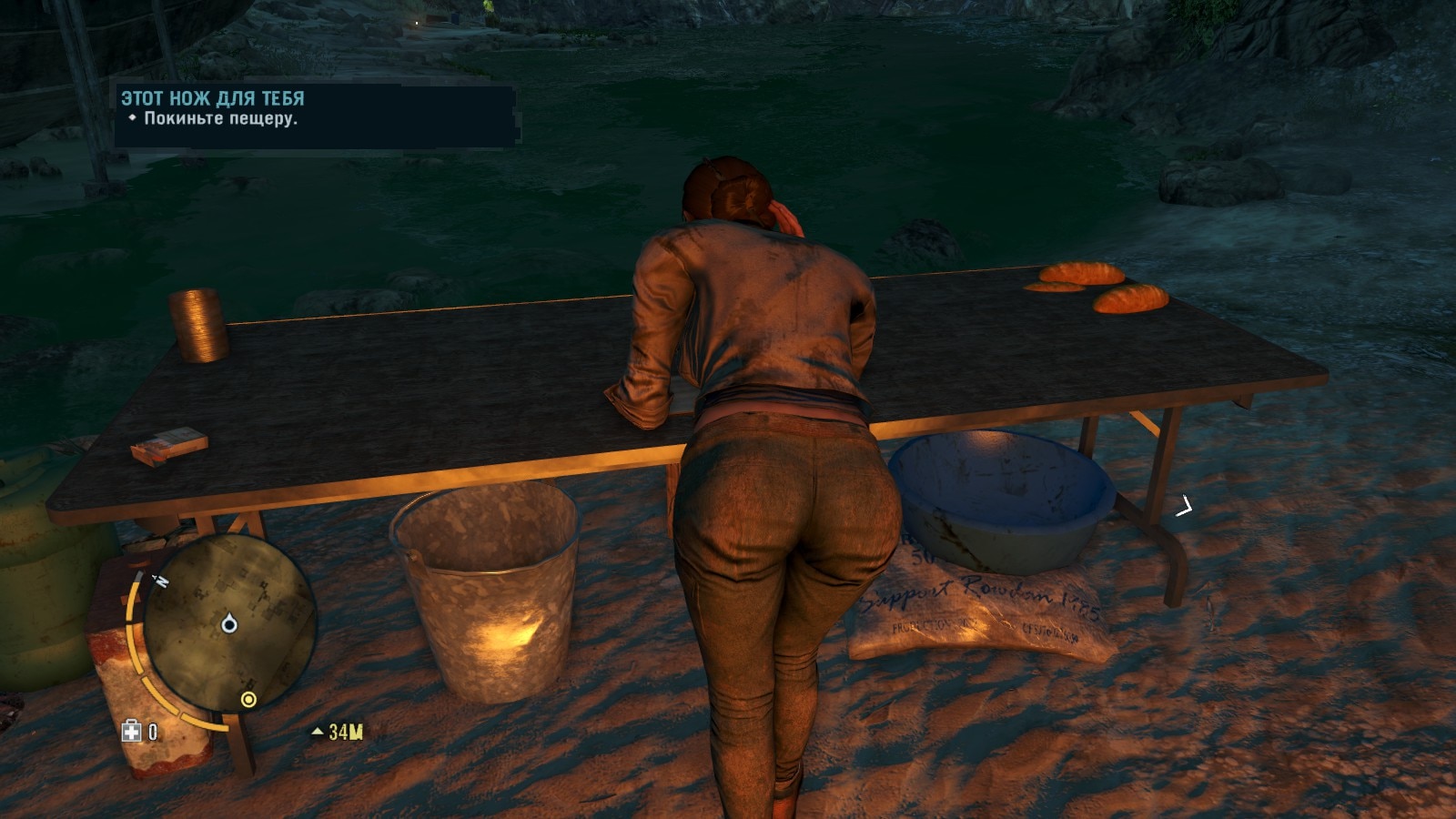Click the medkit syringe icon
The image size is (1456, 819).
point(132,732)
